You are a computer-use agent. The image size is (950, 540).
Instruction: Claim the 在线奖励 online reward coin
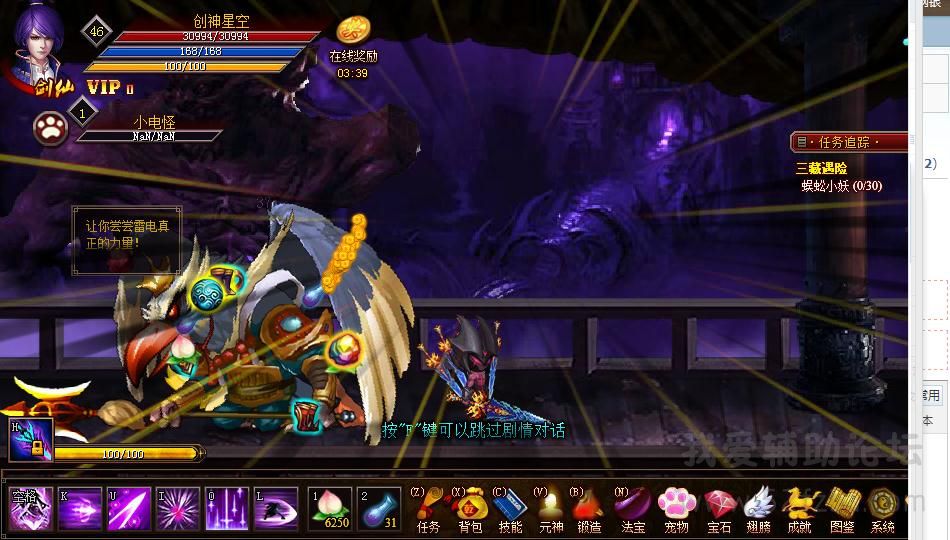tap(353, 31)
